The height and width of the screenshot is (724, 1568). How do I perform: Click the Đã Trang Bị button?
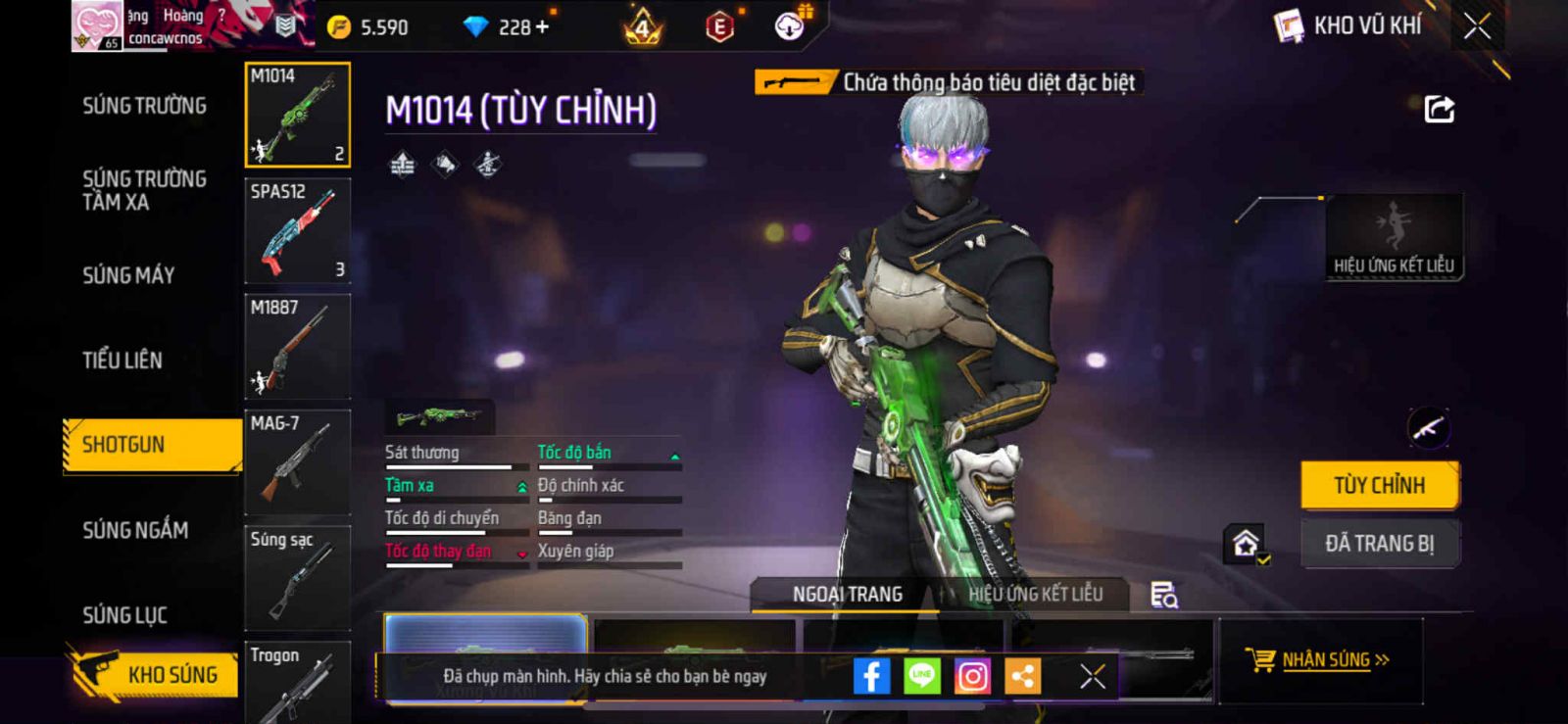click(x=1379, y=544)
